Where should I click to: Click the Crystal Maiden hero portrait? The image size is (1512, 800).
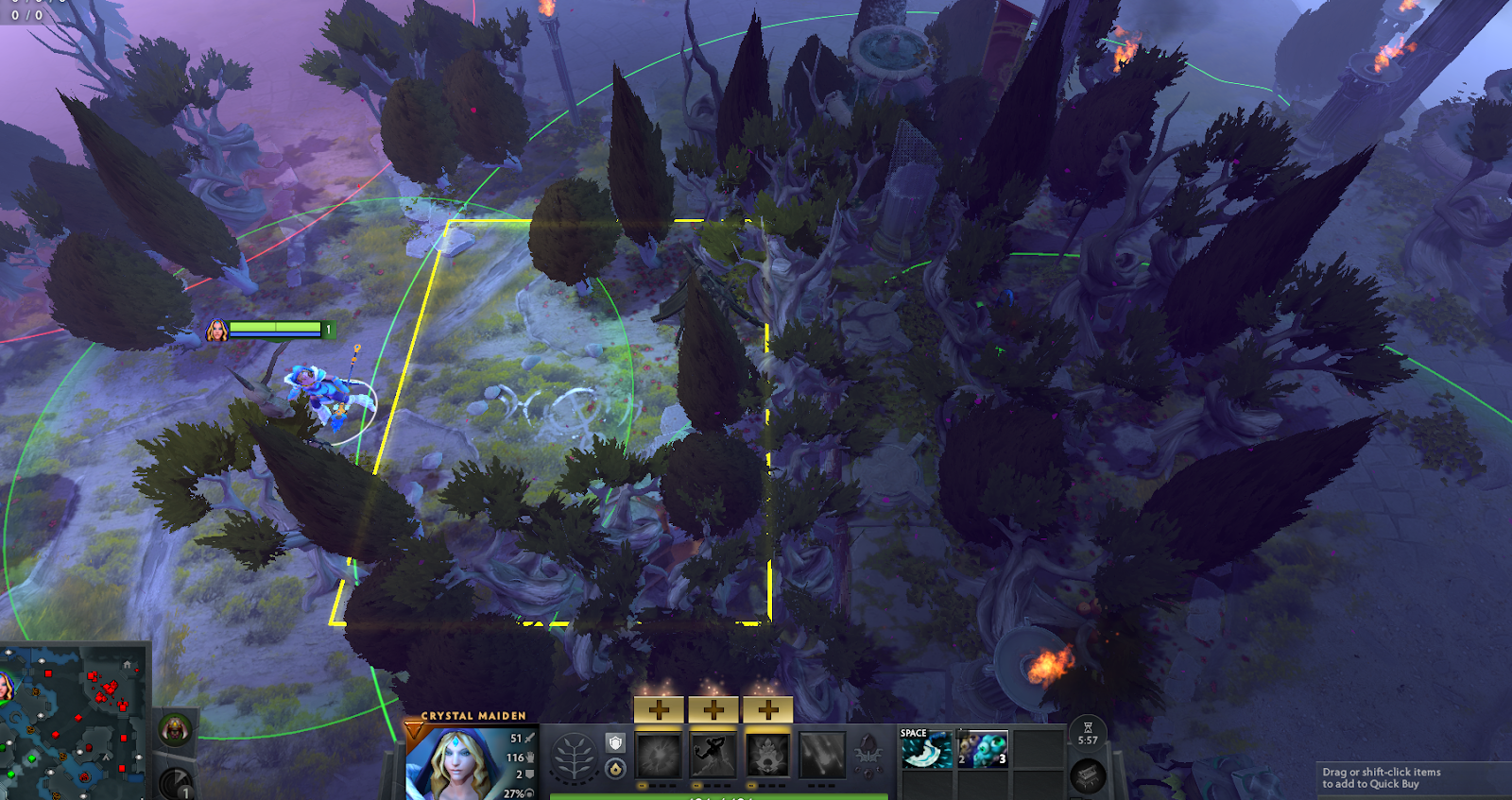[452, 765]
